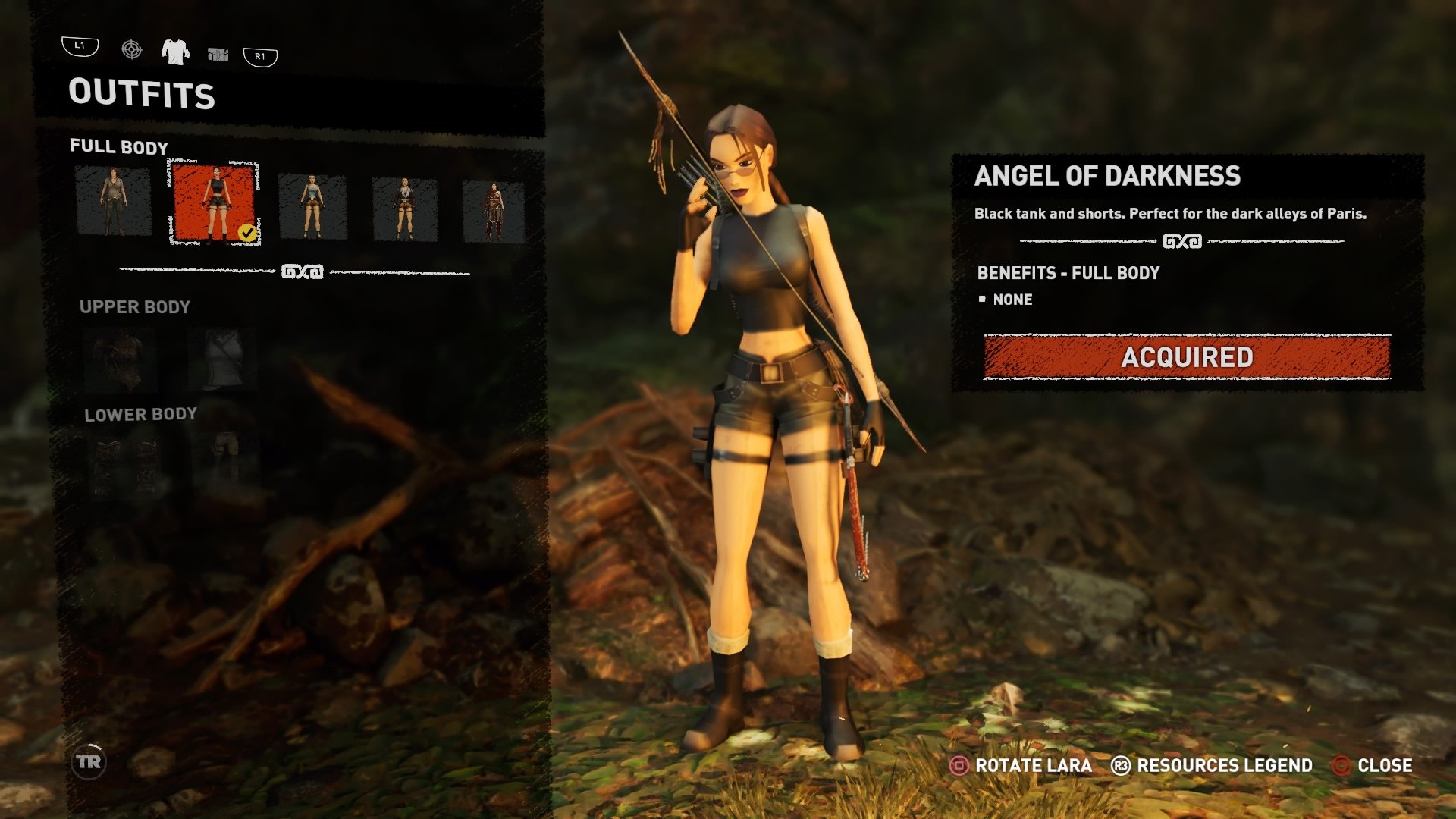Pick the light blue tank top outfit
The height and width of the screenshot is (819, 1456).
312,206
